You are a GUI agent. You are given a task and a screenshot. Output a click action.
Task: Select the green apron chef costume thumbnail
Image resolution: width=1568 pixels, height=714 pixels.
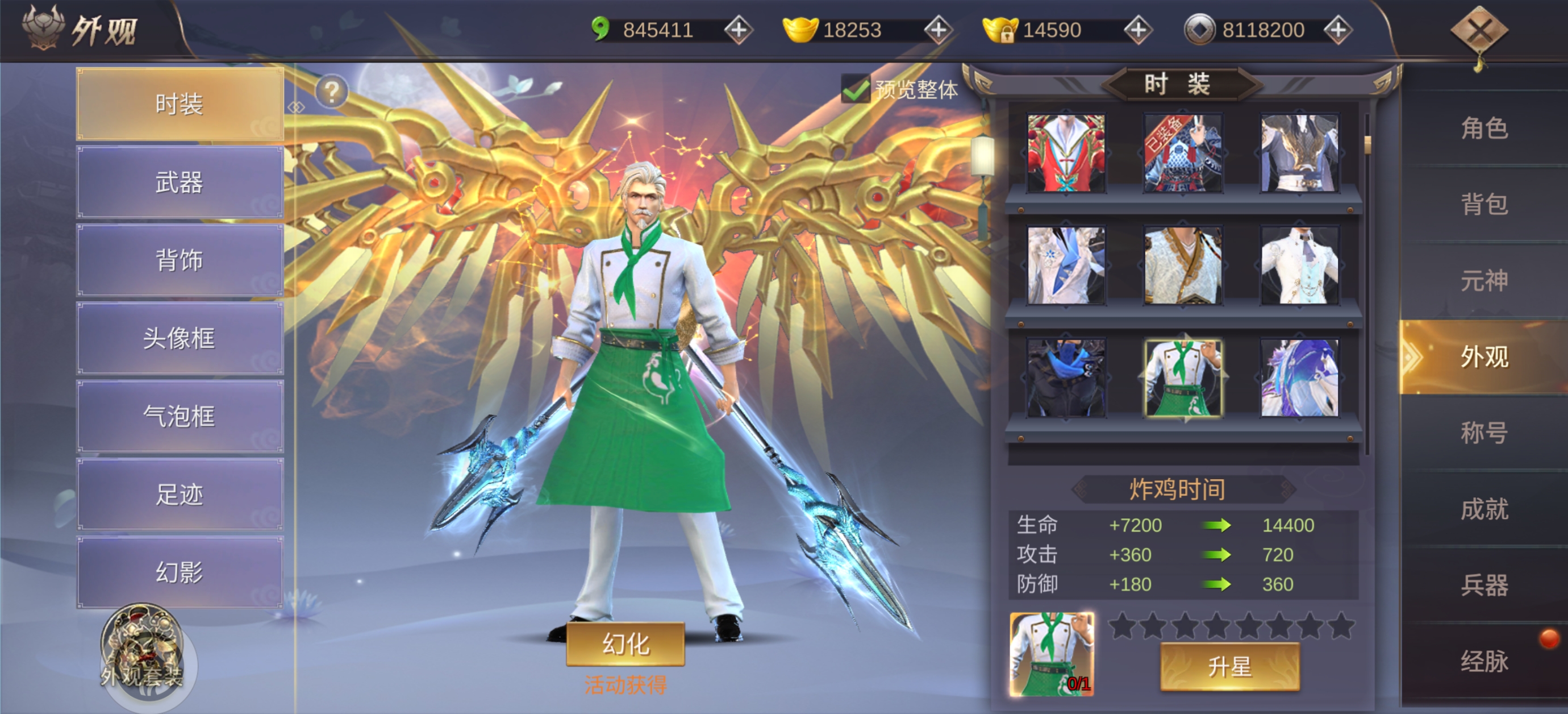pos(1183,379)
